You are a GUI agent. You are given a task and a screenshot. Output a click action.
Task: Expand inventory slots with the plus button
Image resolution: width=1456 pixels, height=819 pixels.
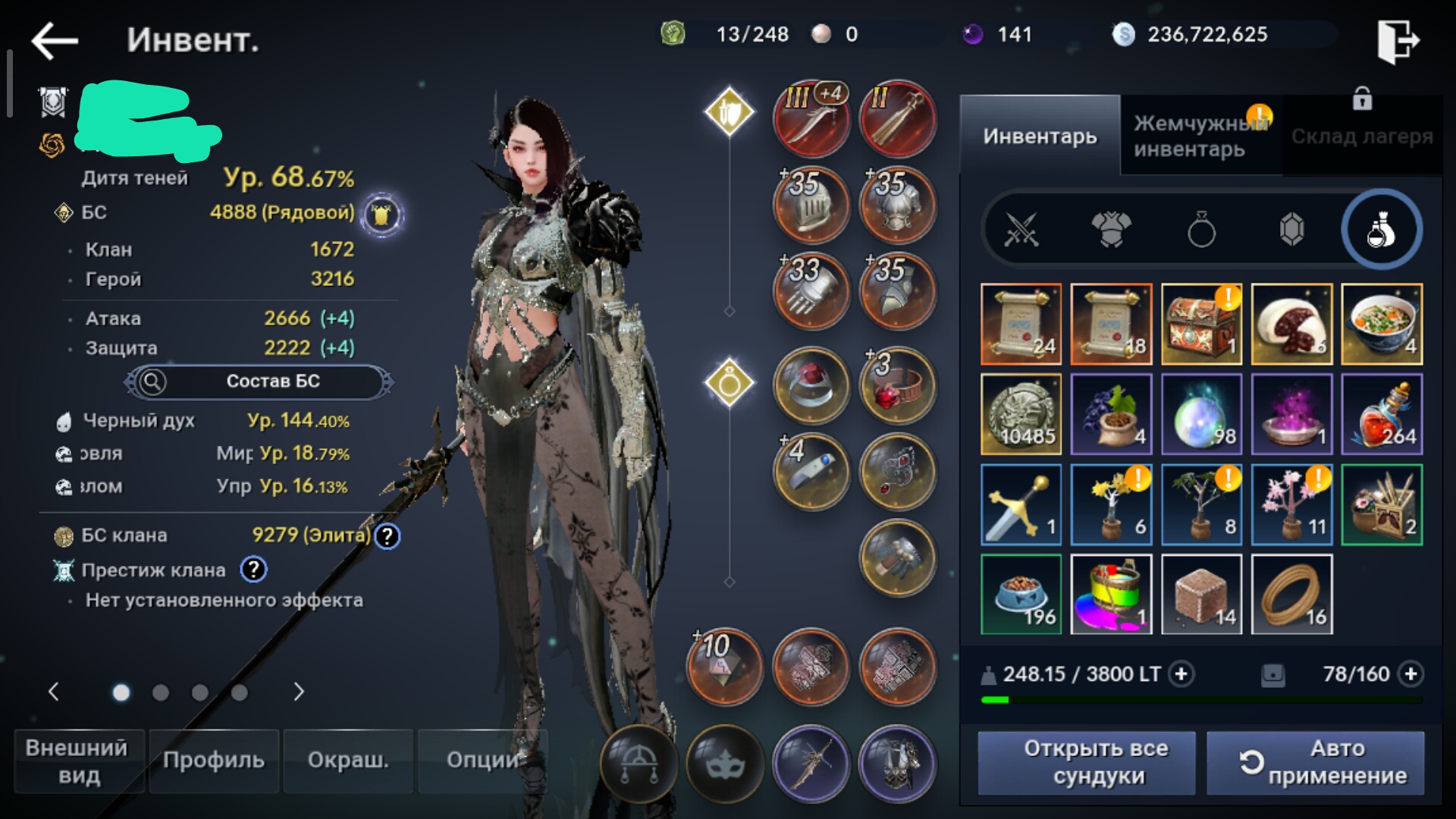(1410, 674)
